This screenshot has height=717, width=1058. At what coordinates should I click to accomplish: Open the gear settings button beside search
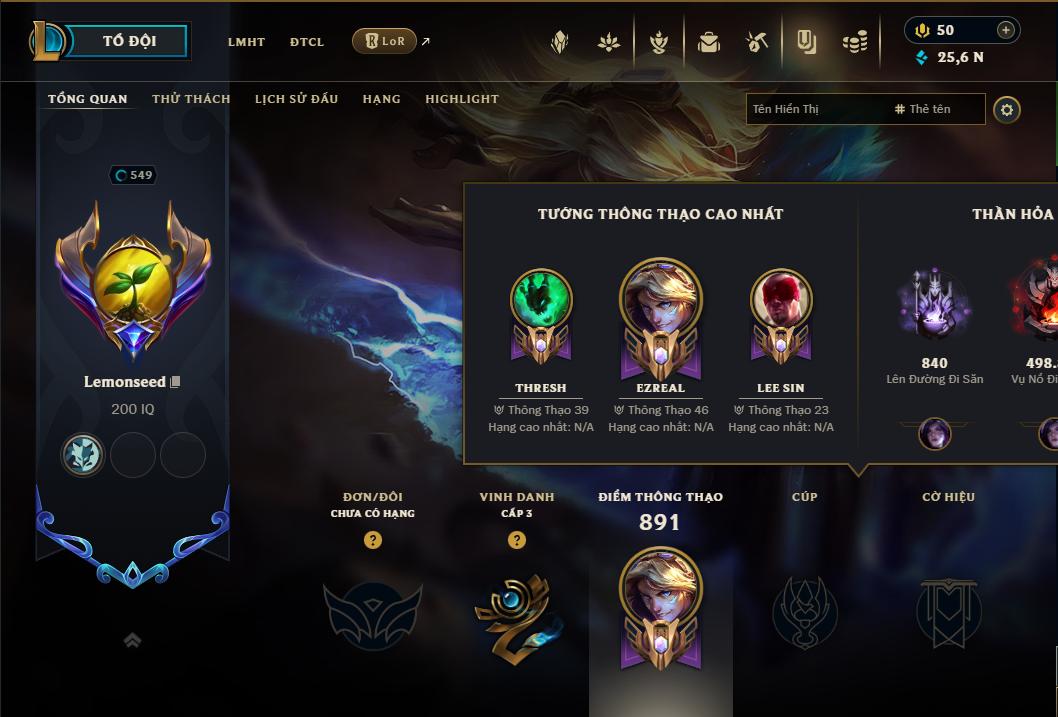(x=1007, y=109)
